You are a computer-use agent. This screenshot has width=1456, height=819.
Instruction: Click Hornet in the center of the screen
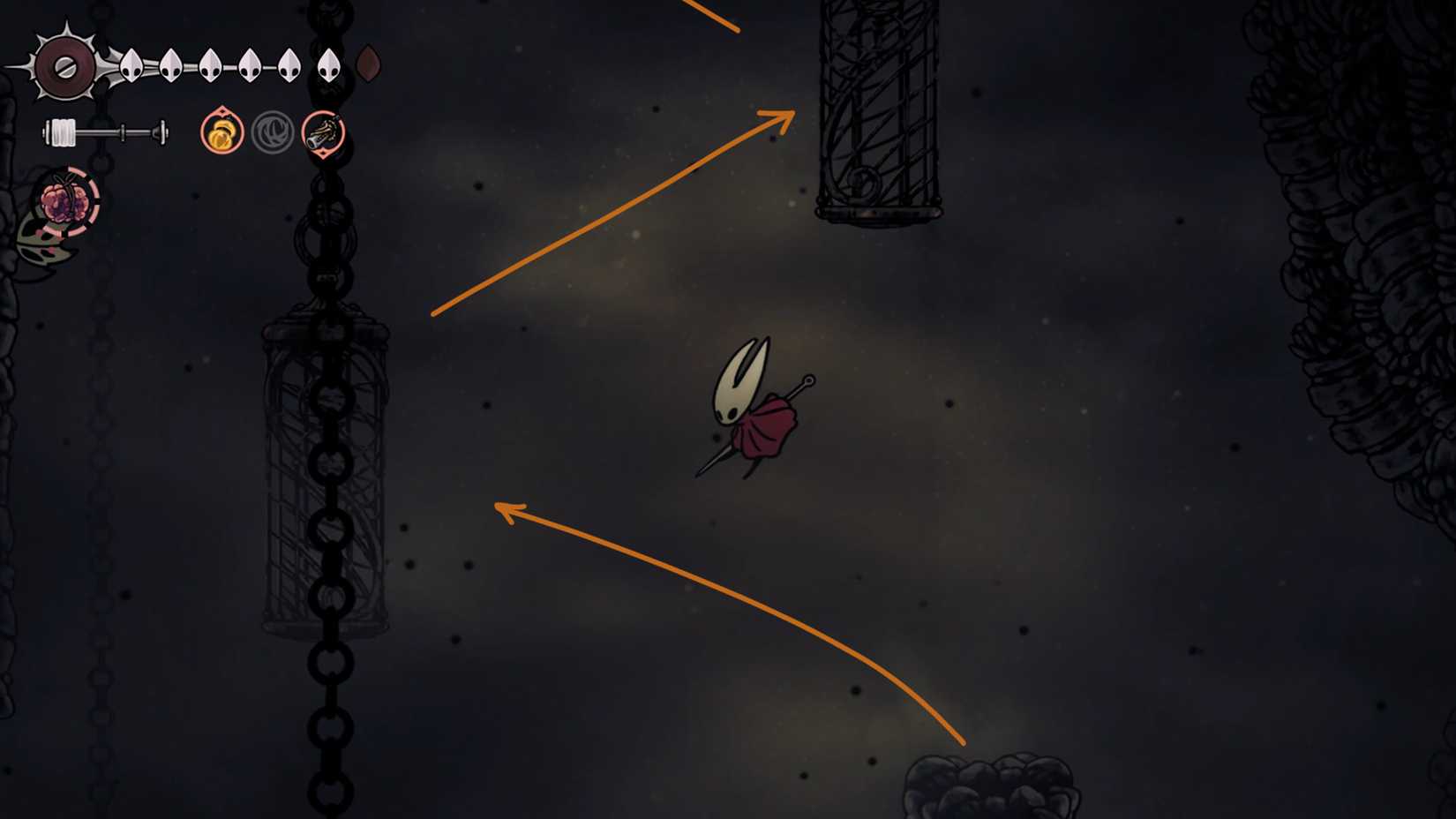click(754, 410)
